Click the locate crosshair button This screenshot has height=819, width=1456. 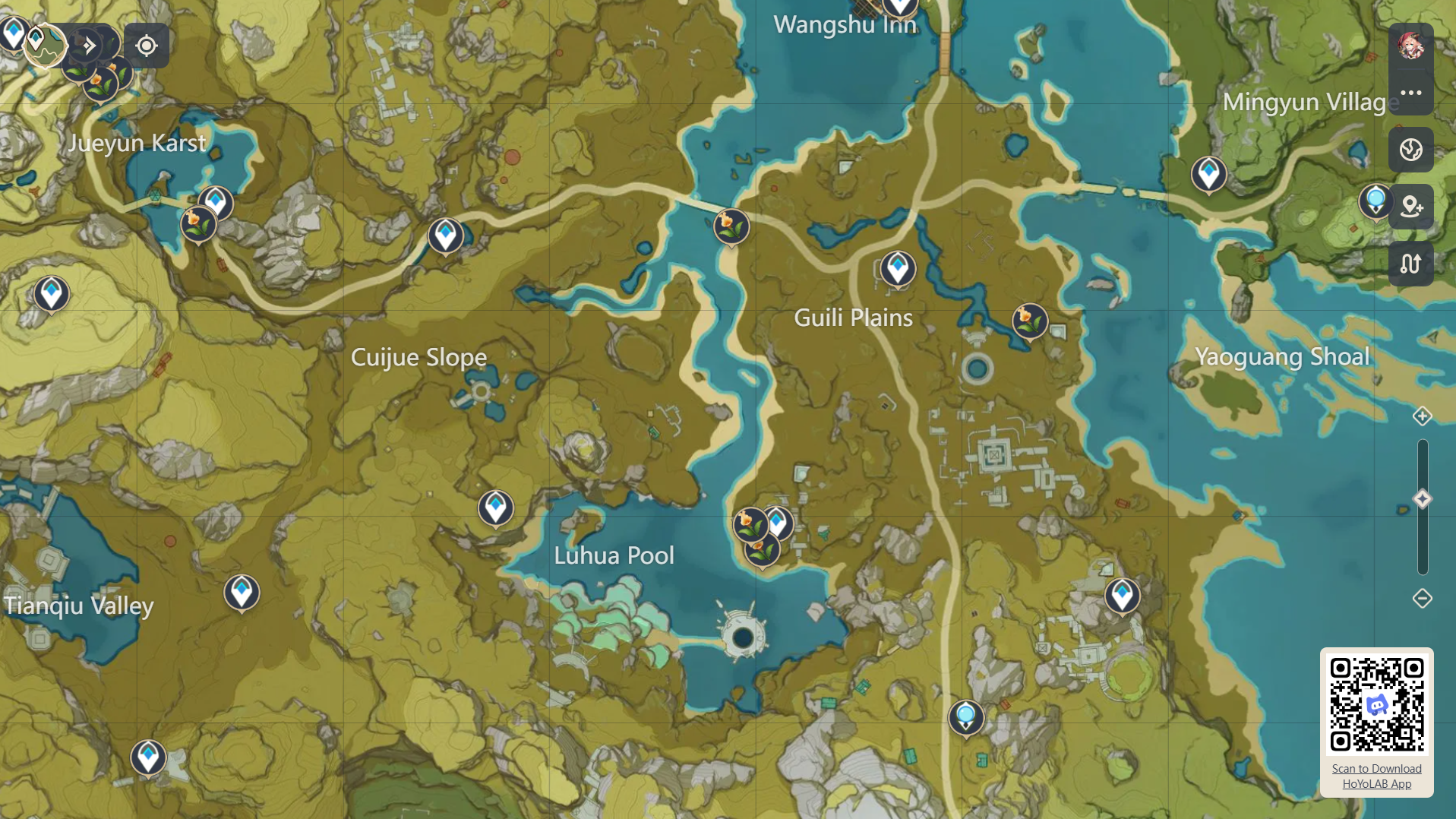pyautogui.click(x=147, y=46)
